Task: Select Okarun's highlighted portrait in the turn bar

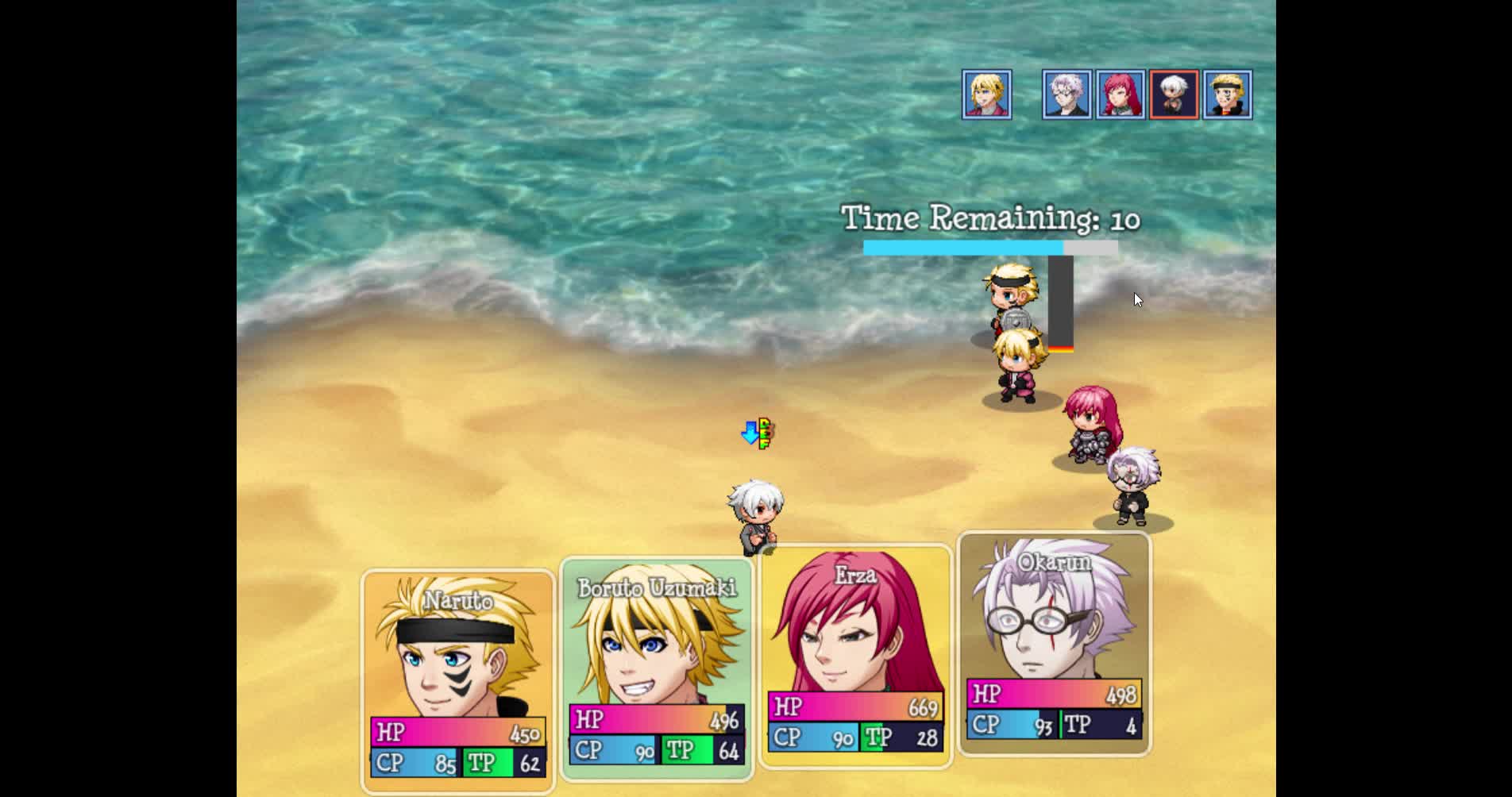Action: [1174, 94]
